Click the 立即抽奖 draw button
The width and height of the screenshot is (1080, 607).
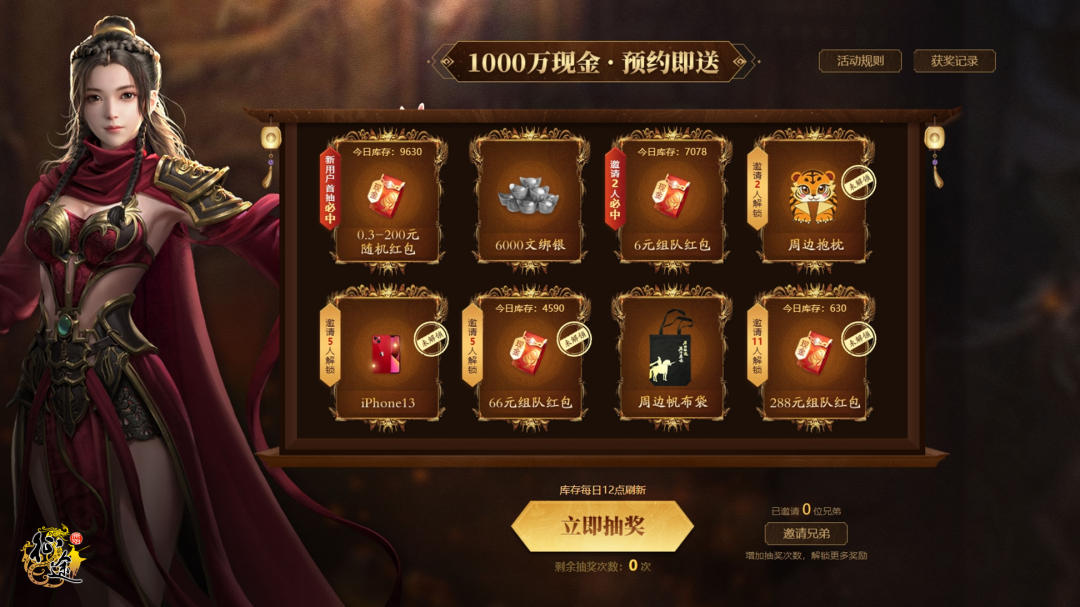[602, 526]
